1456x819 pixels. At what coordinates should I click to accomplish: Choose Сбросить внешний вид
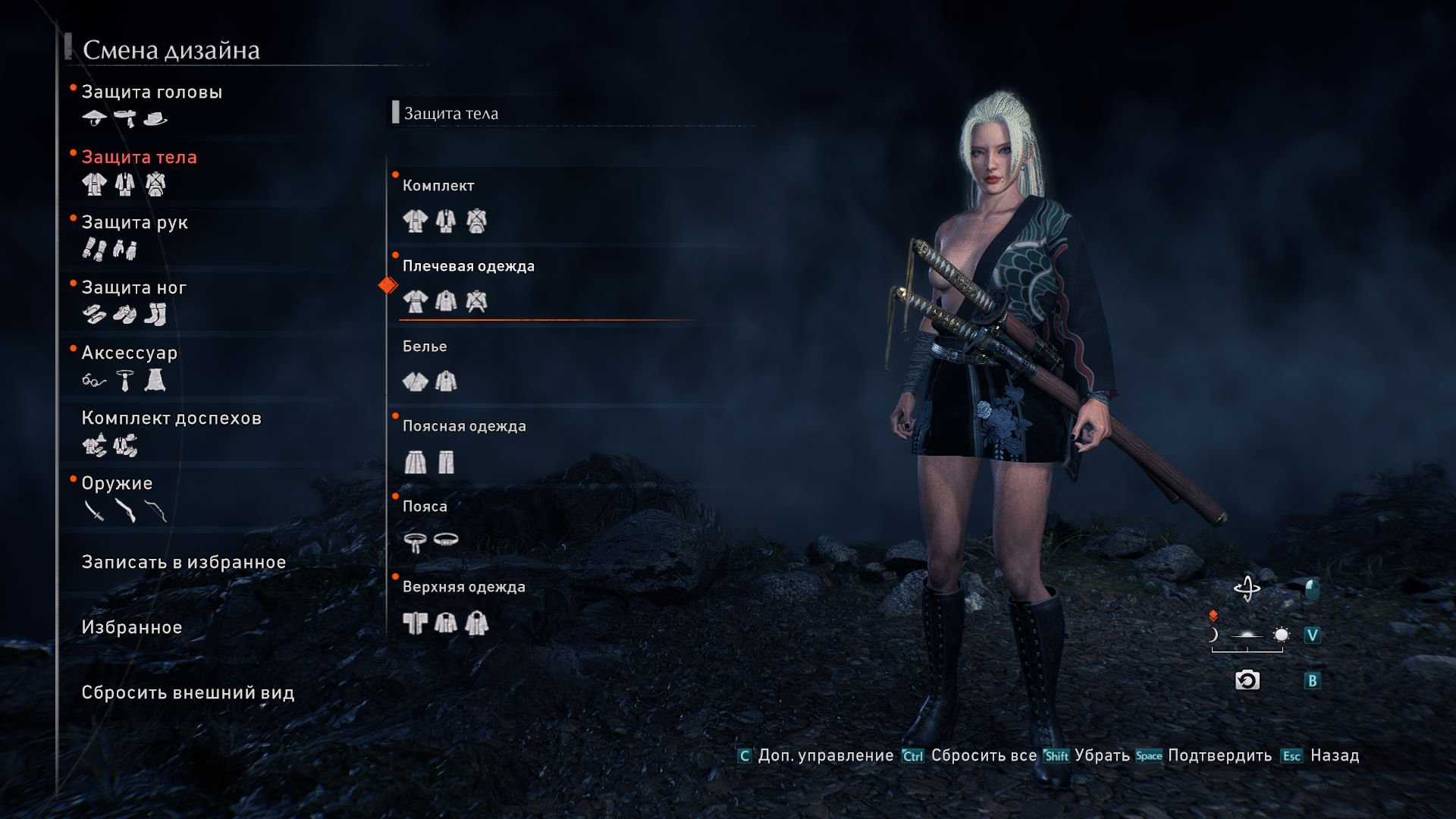point(188,693)
